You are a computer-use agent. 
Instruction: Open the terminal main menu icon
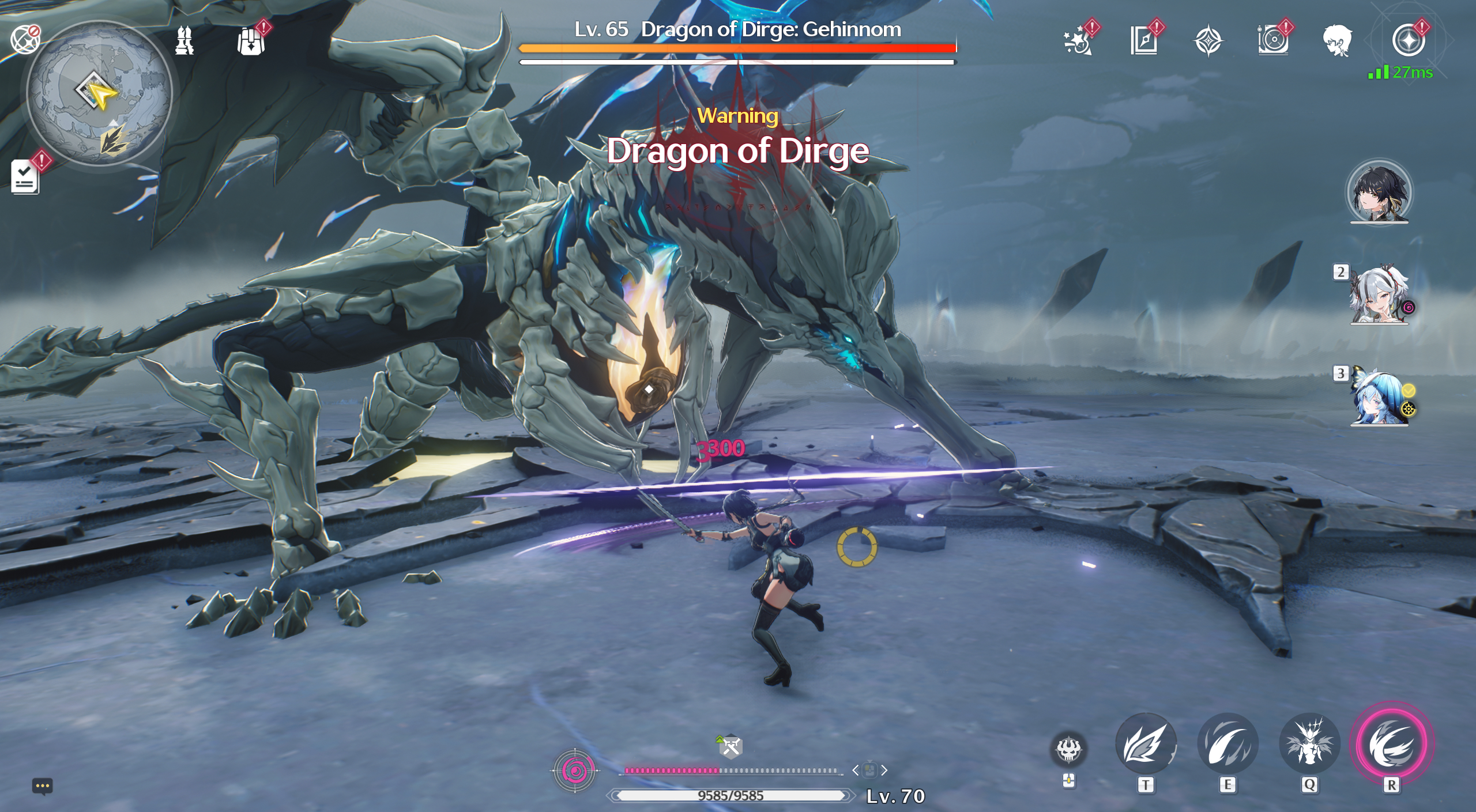pyautogui.click(x=1408, y=41)
